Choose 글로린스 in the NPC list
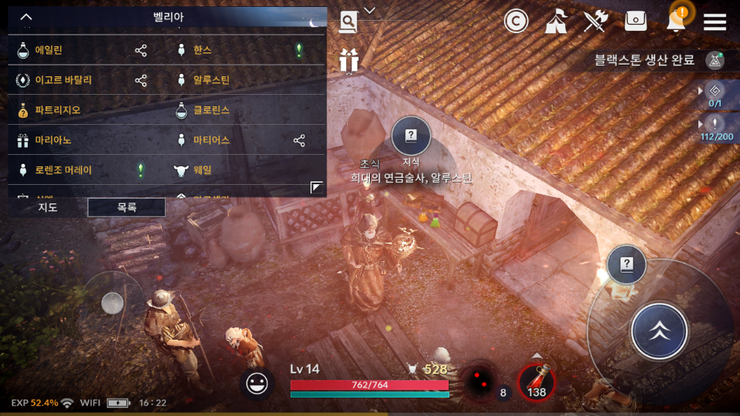 point(211,110)
